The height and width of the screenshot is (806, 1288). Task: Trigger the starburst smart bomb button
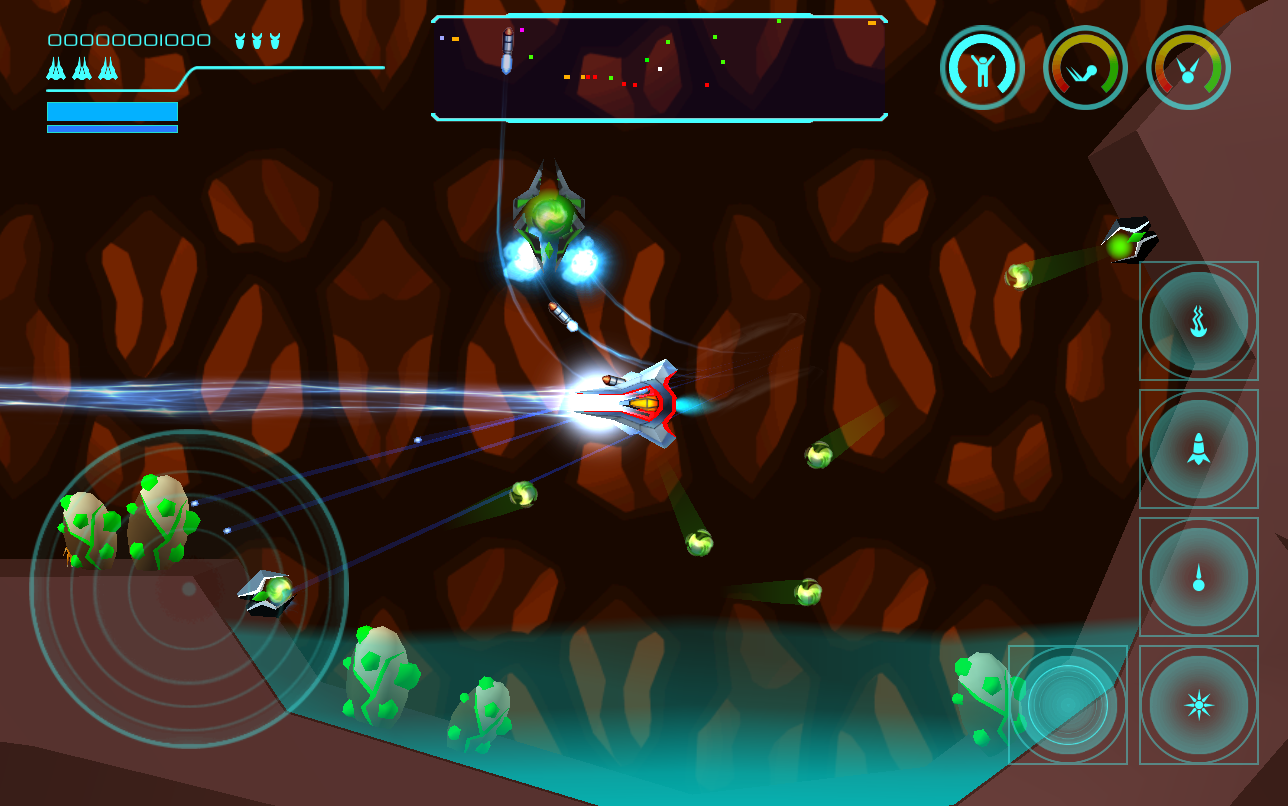[1198, 704]
